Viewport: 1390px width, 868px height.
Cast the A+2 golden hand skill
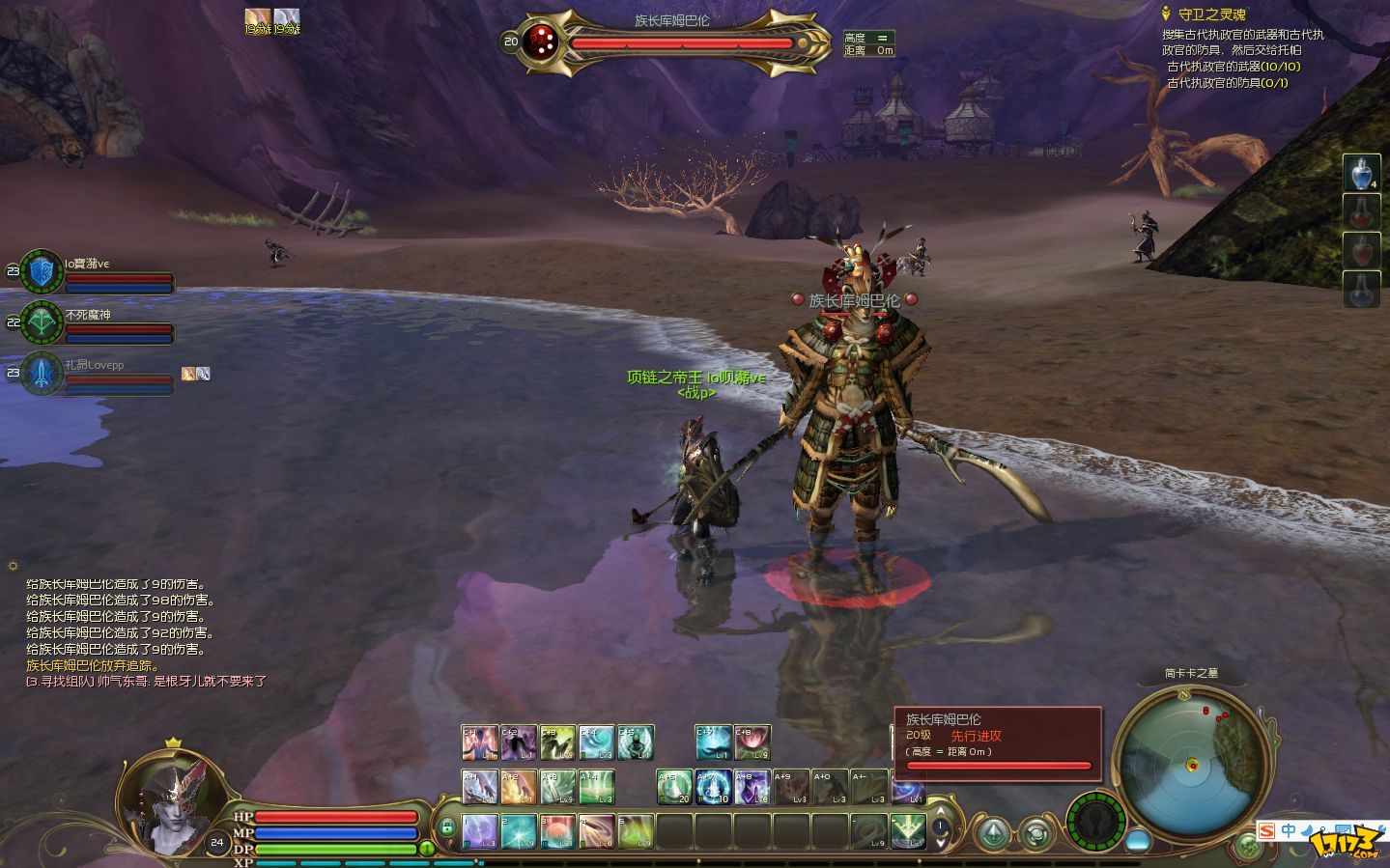click(519, 787)
